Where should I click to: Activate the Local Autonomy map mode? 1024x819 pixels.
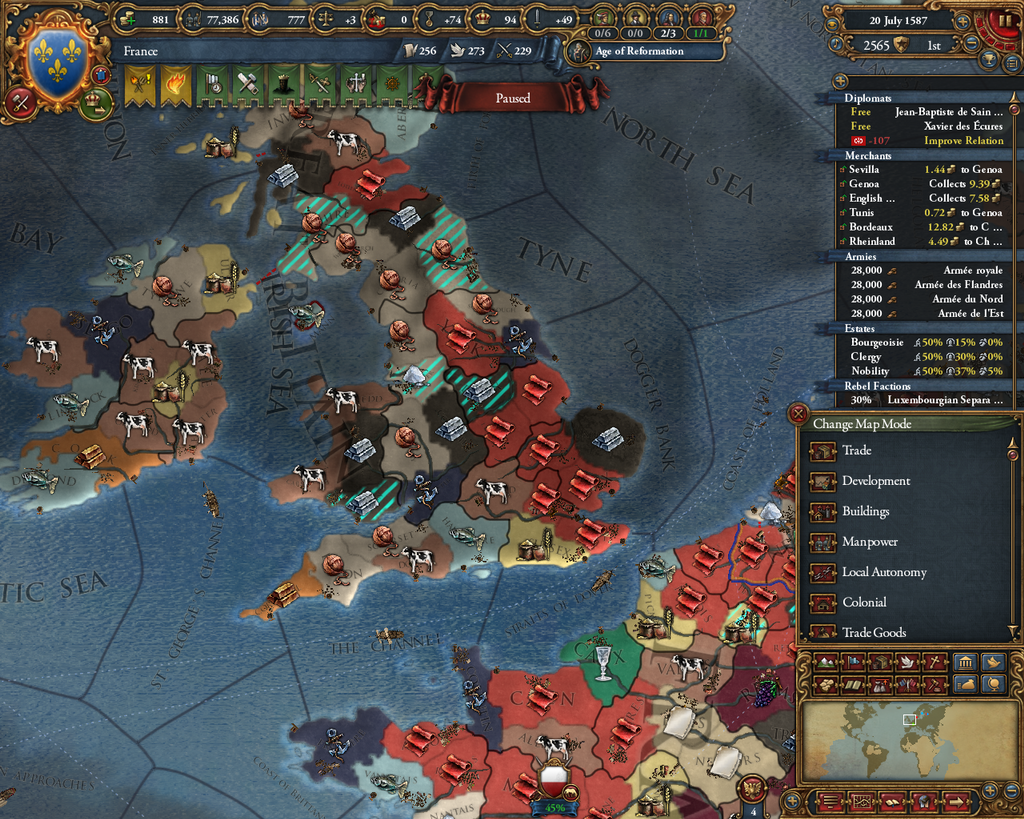click(883, 572)
